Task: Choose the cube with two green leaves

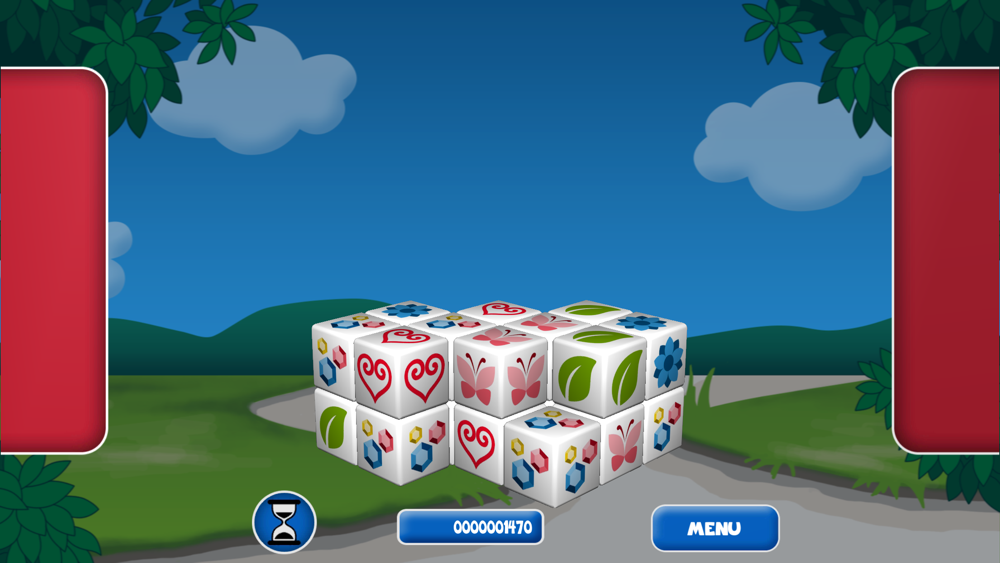Action: pyautogui.click(x=599, y=375)
